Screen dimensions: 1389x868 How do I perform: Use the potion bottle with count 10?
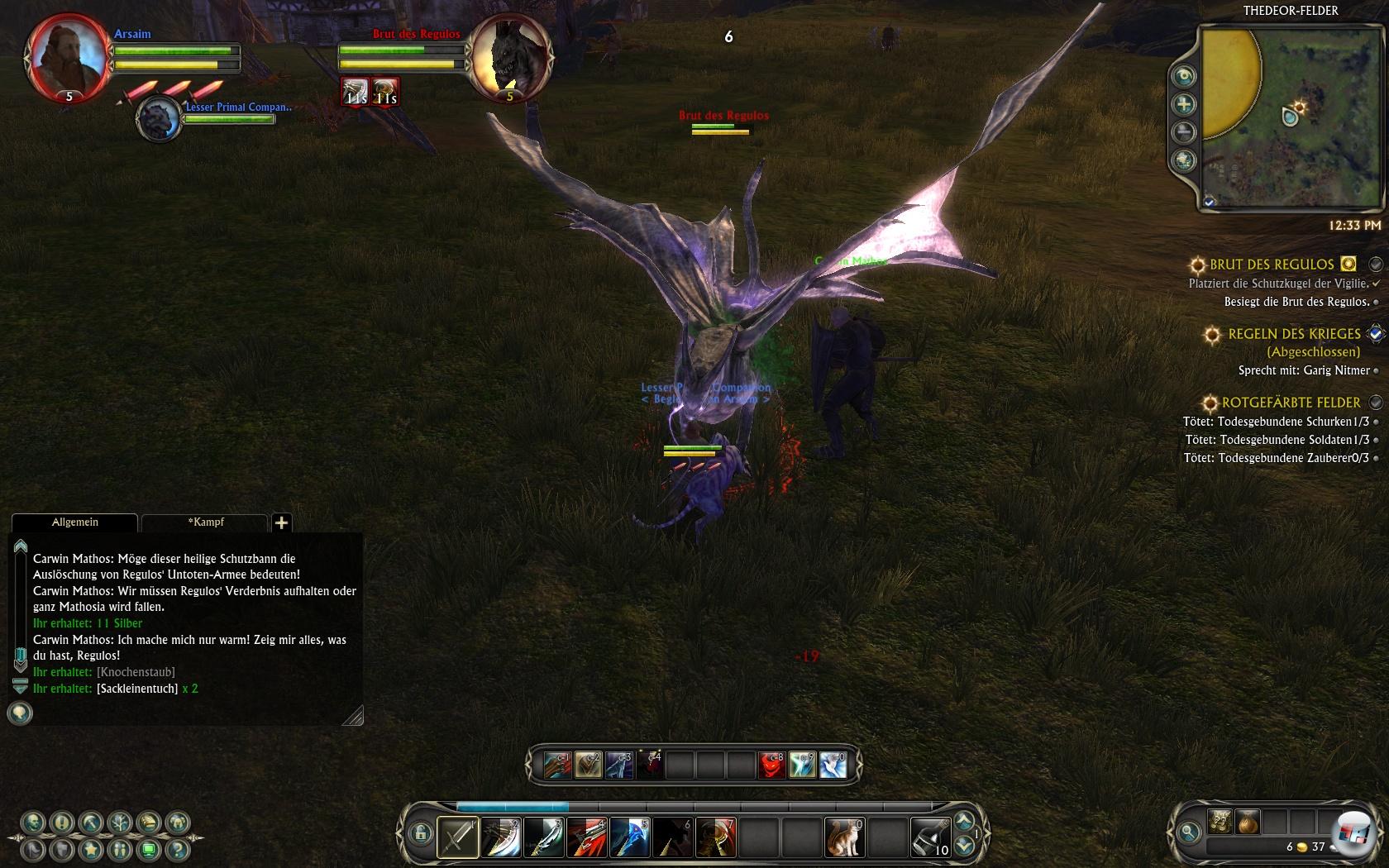(930, 837)
